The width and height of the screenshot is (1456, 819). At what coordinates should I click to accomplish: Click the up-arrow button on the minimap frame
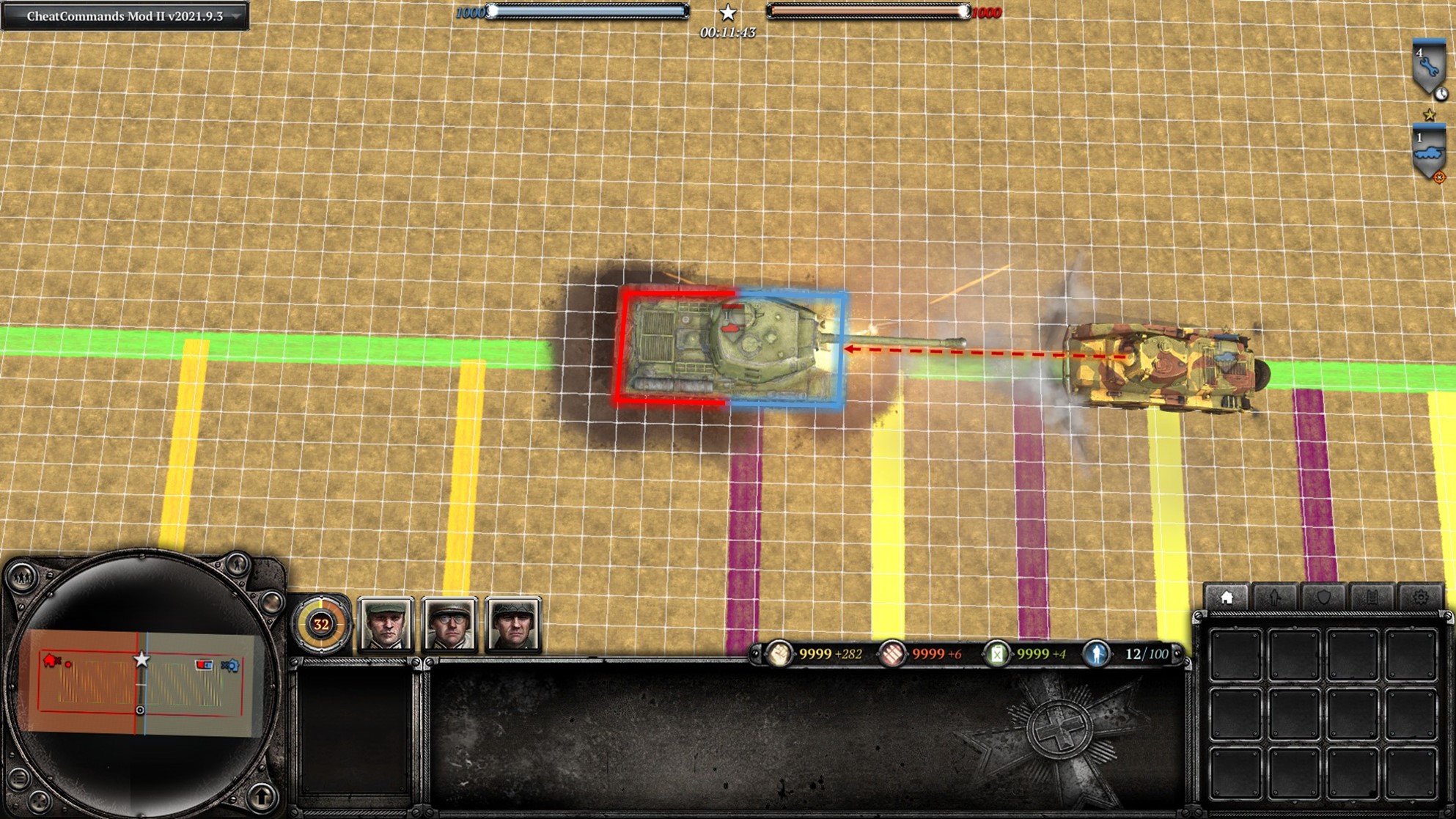[x=262, y=796]
